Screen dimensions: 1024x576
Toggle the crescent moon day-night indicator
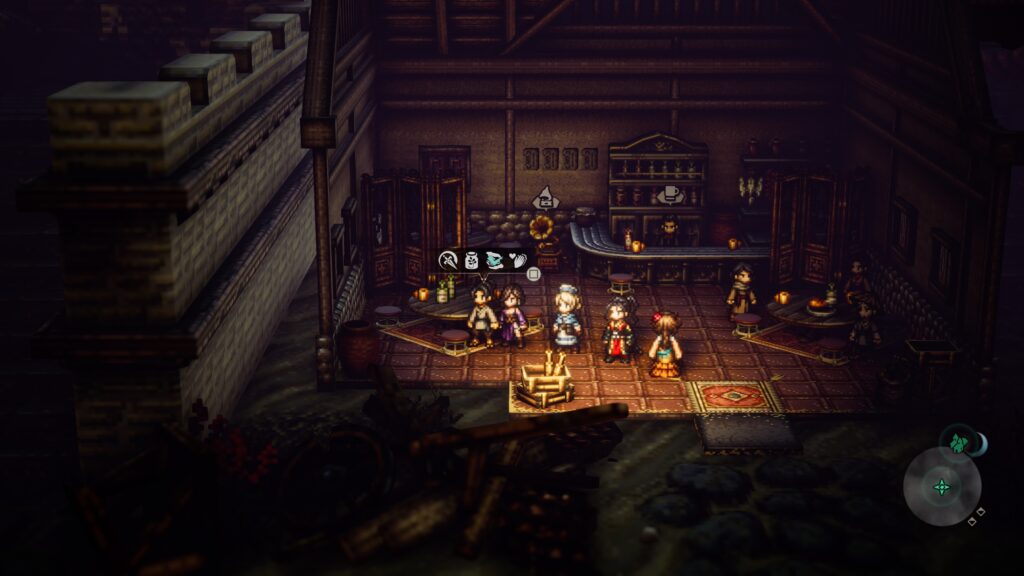[x=980, y=443]
